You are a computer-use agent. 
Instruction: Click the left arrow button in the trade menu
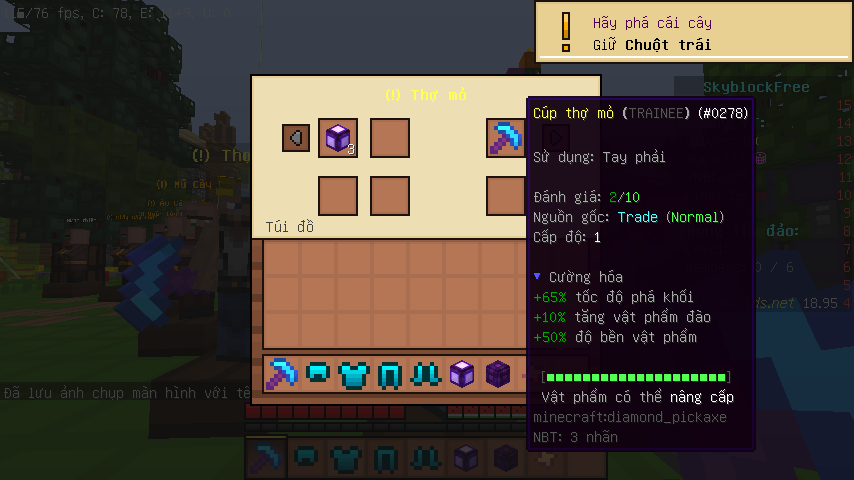pos(296,138)
